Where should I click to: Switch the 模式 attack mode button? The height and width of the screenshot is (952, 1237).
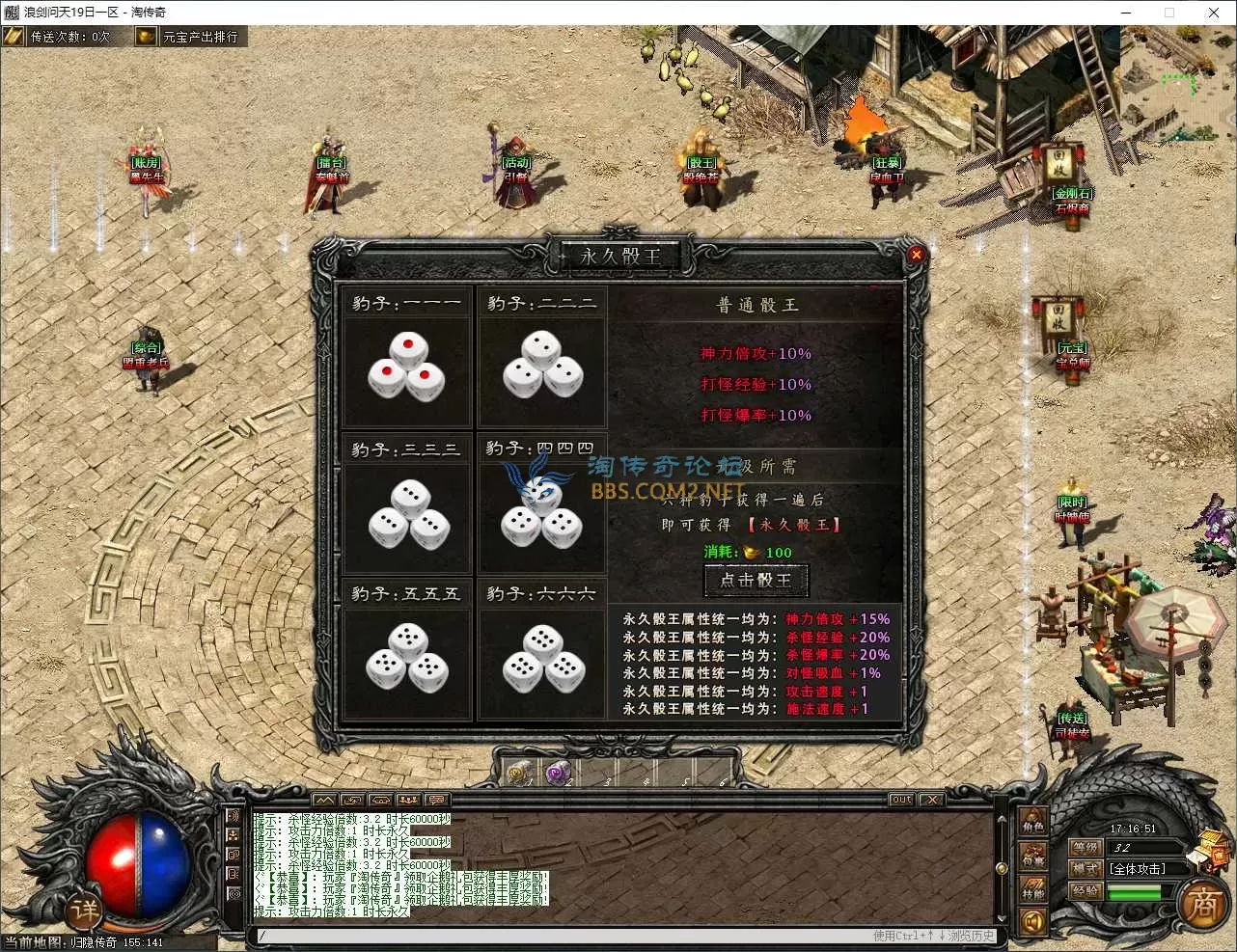click(1086, 869)
